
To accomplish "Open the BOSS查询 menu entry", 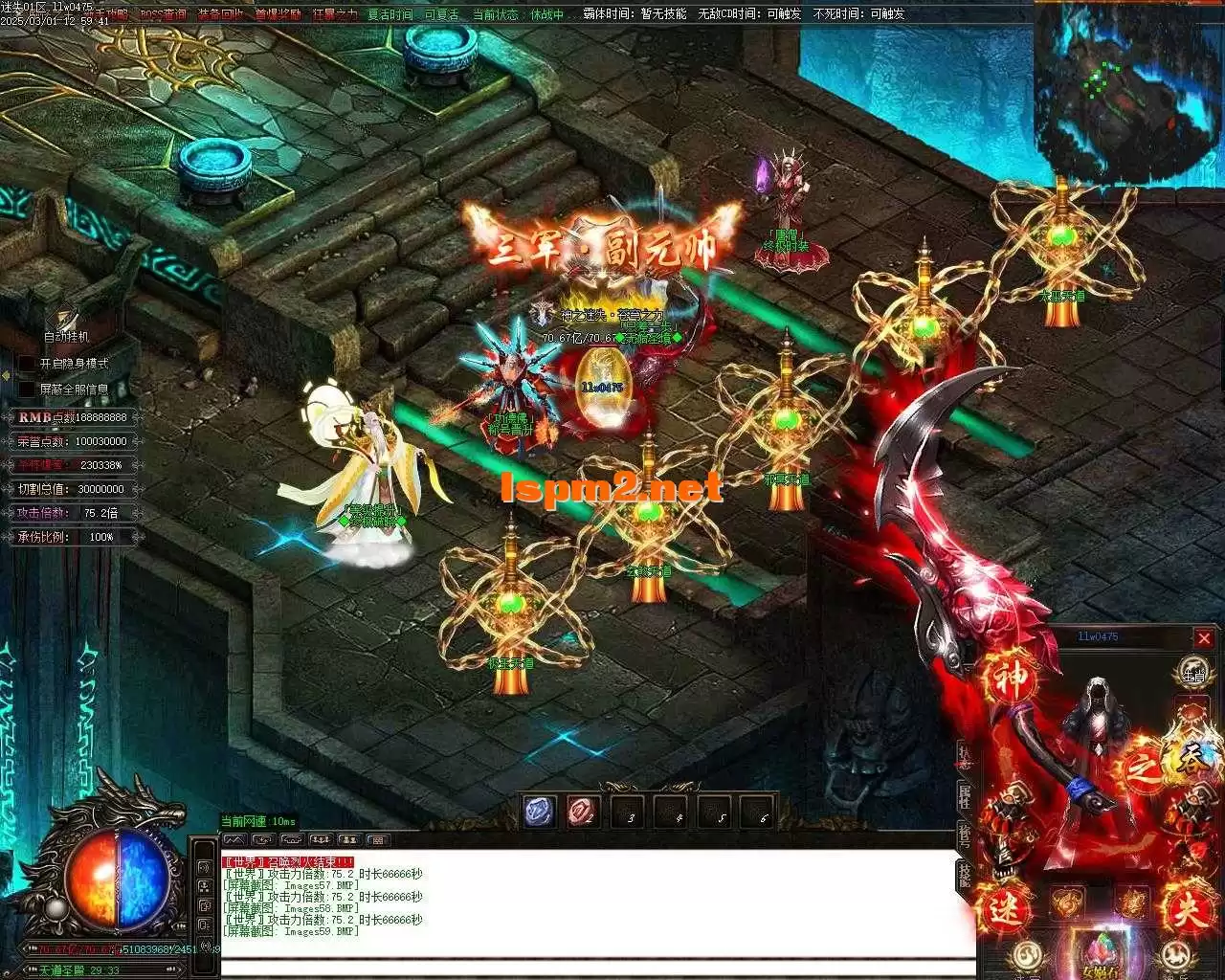I will pos(163,14).
